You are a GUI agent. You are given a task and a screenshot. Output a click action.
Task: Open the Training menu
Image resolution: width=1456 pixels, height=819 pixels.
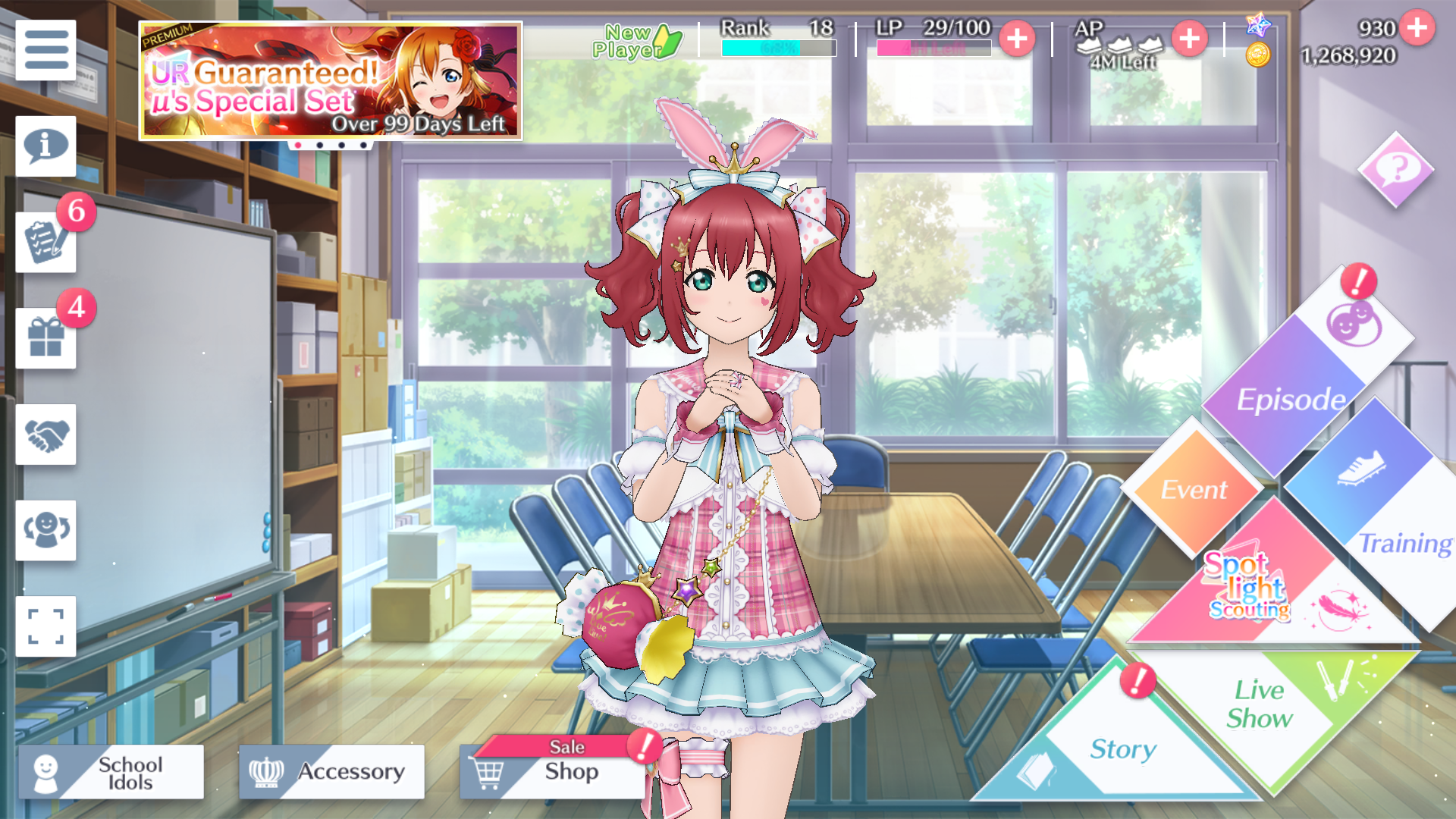click(1380, 516)
